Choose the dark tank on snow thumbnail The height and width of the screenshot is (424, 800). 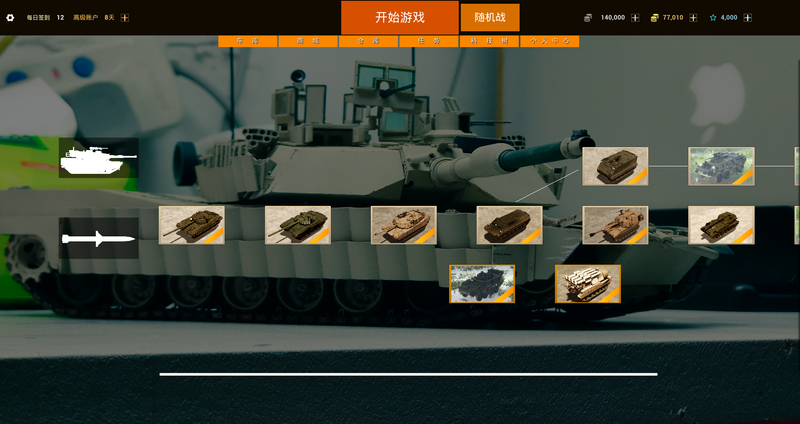point(482,284)
